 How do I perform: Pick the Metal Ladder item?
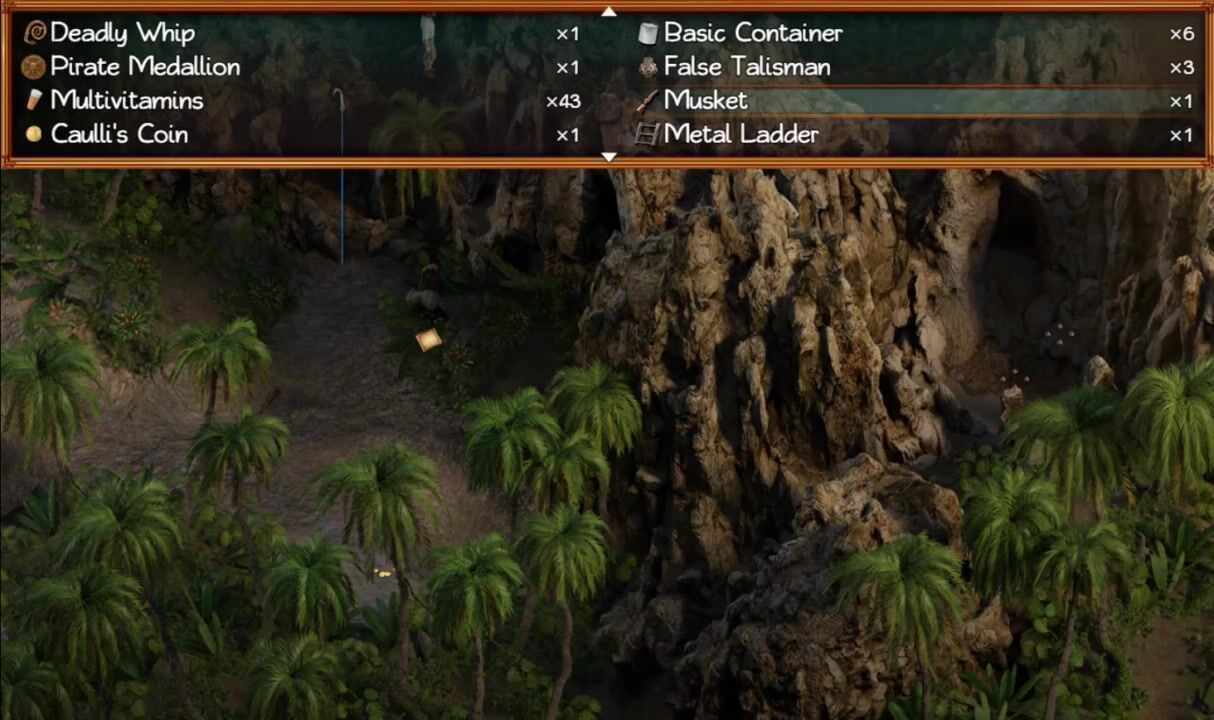pos(740,134)
